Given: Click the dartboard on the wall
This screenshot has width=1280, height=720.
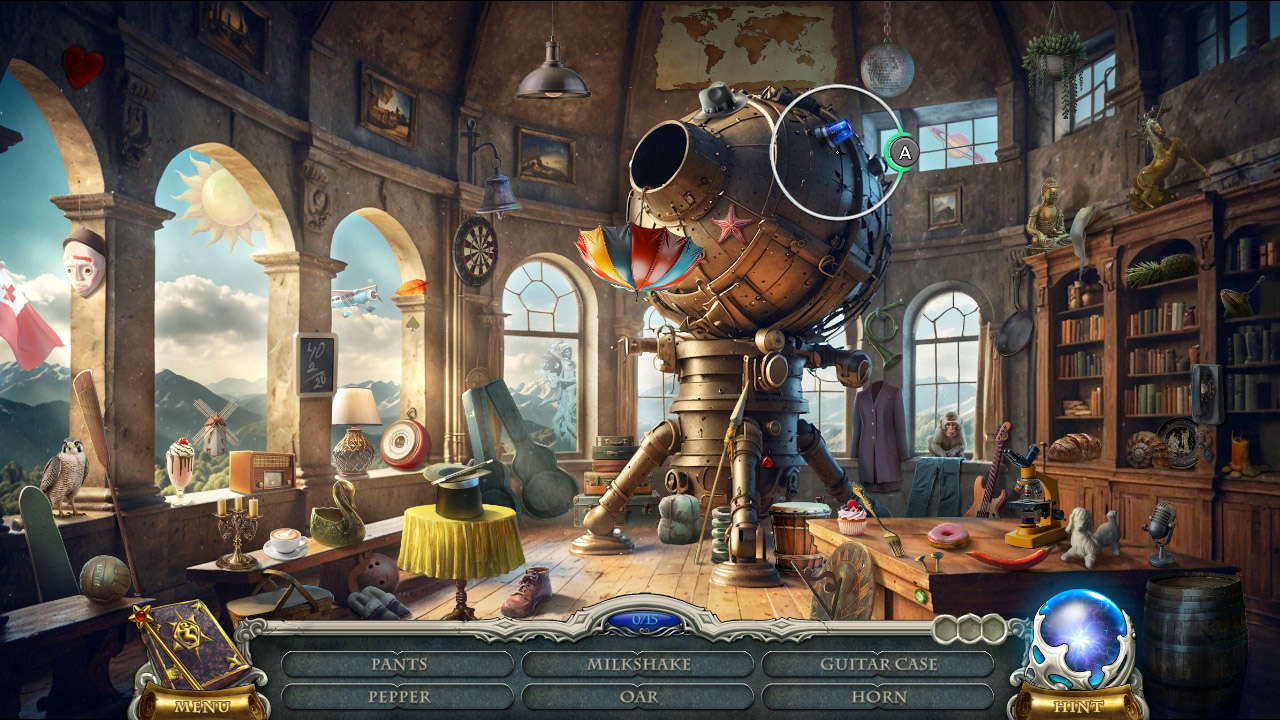Looking at the screenshot, I should (482, 248).
